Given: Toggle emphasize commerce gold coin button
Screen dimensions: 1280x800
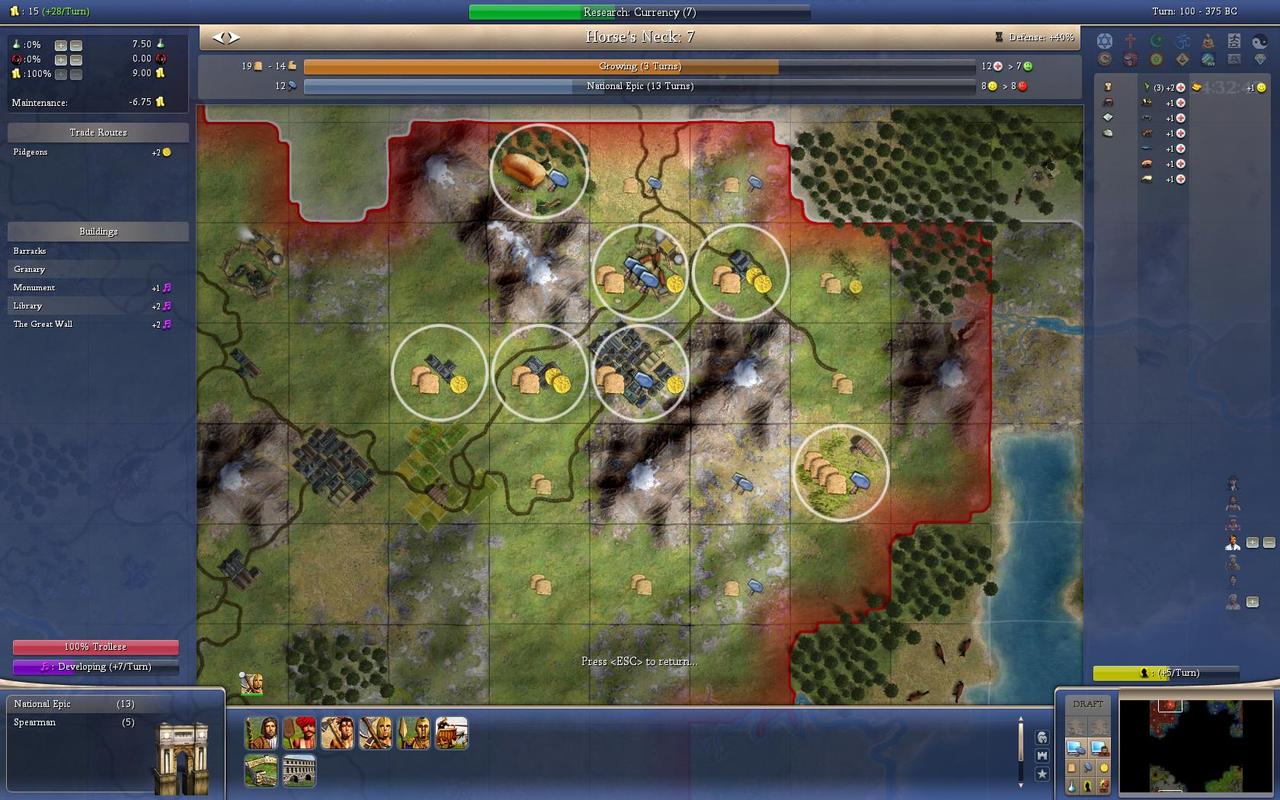Looking at the screenshot, I should point(1104,767).
